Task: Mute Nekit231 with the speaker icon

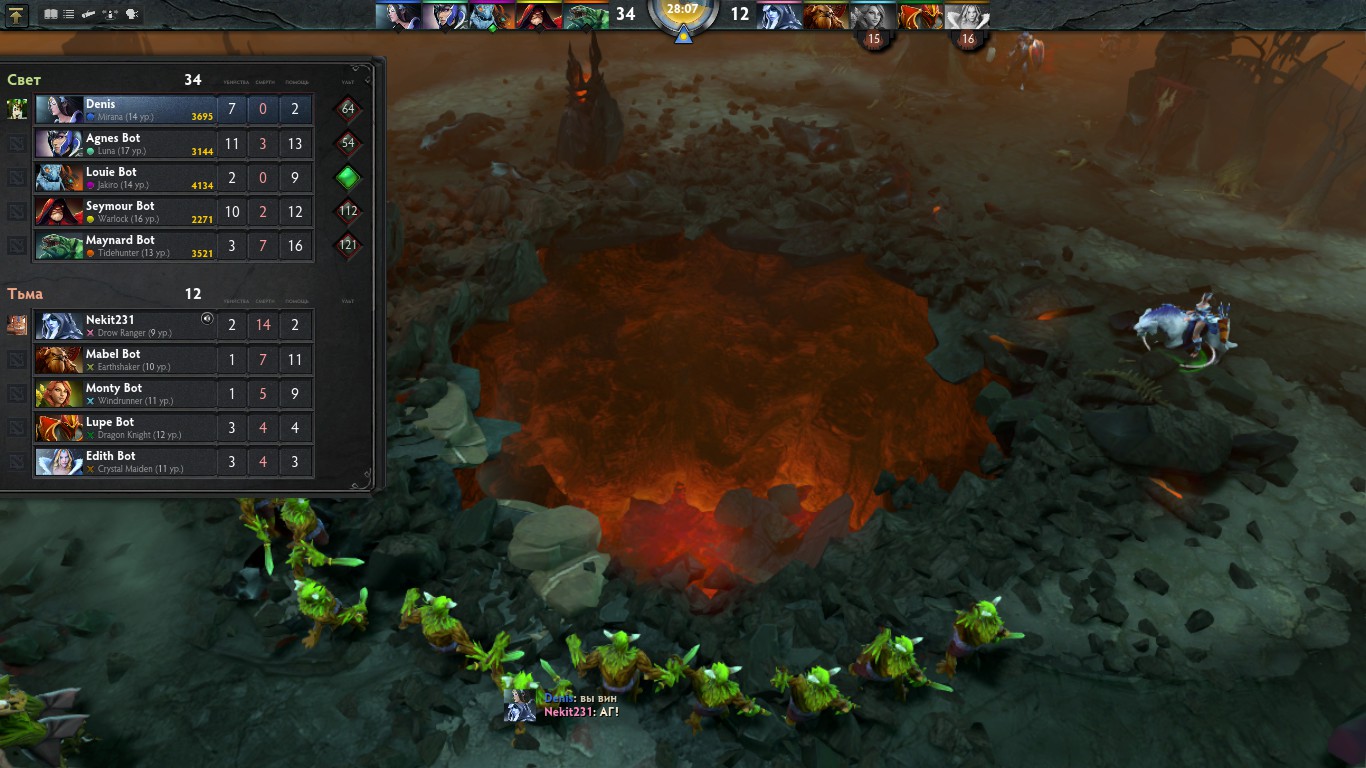Action: [207, 319]
